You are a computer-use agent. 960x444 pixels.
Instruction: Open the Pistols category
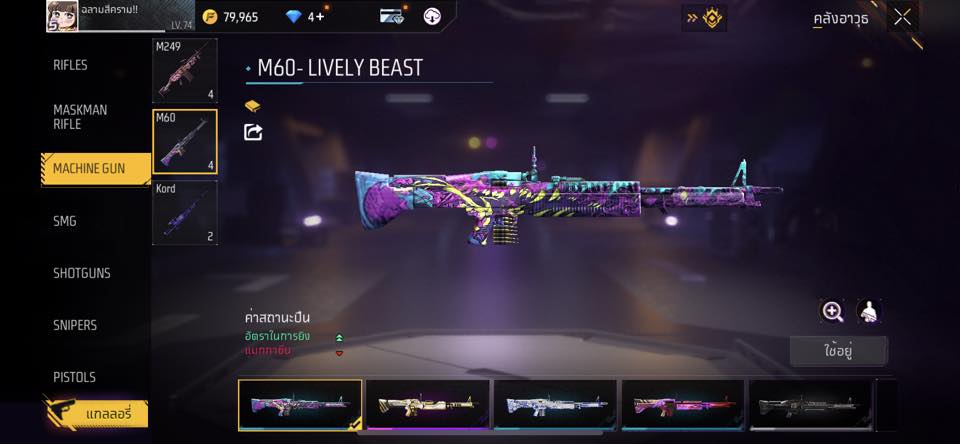75,377
